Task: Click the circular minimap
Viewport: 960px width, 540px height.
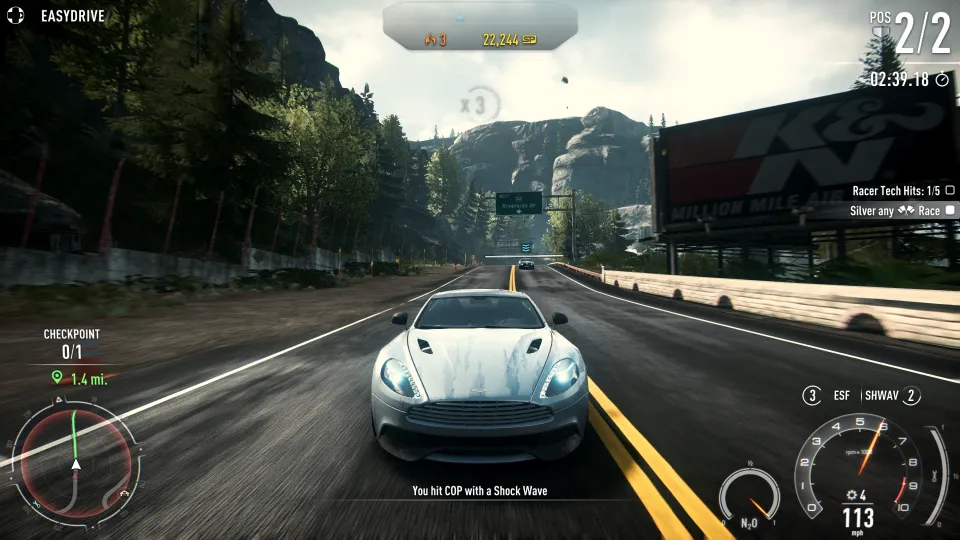Action: tap(75, 465)
